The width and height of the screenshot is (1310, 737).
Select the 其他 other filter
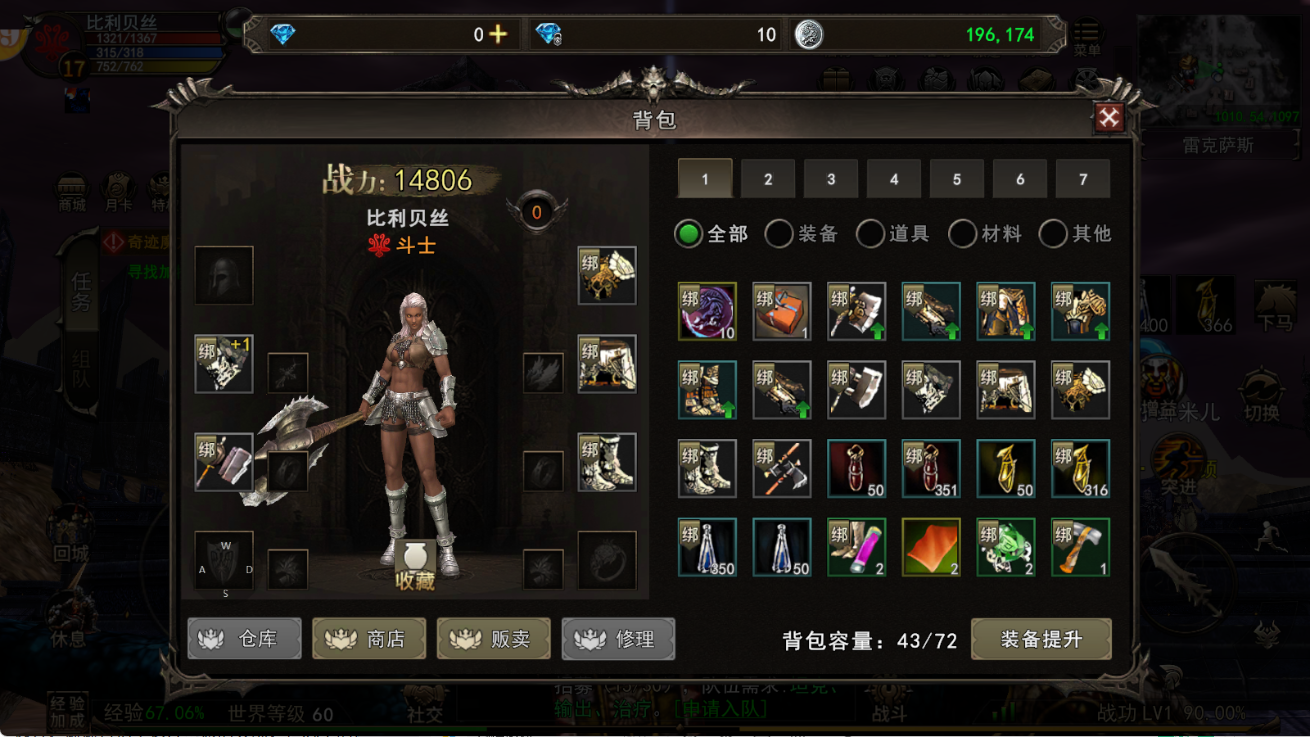[x=1053, y=234]
